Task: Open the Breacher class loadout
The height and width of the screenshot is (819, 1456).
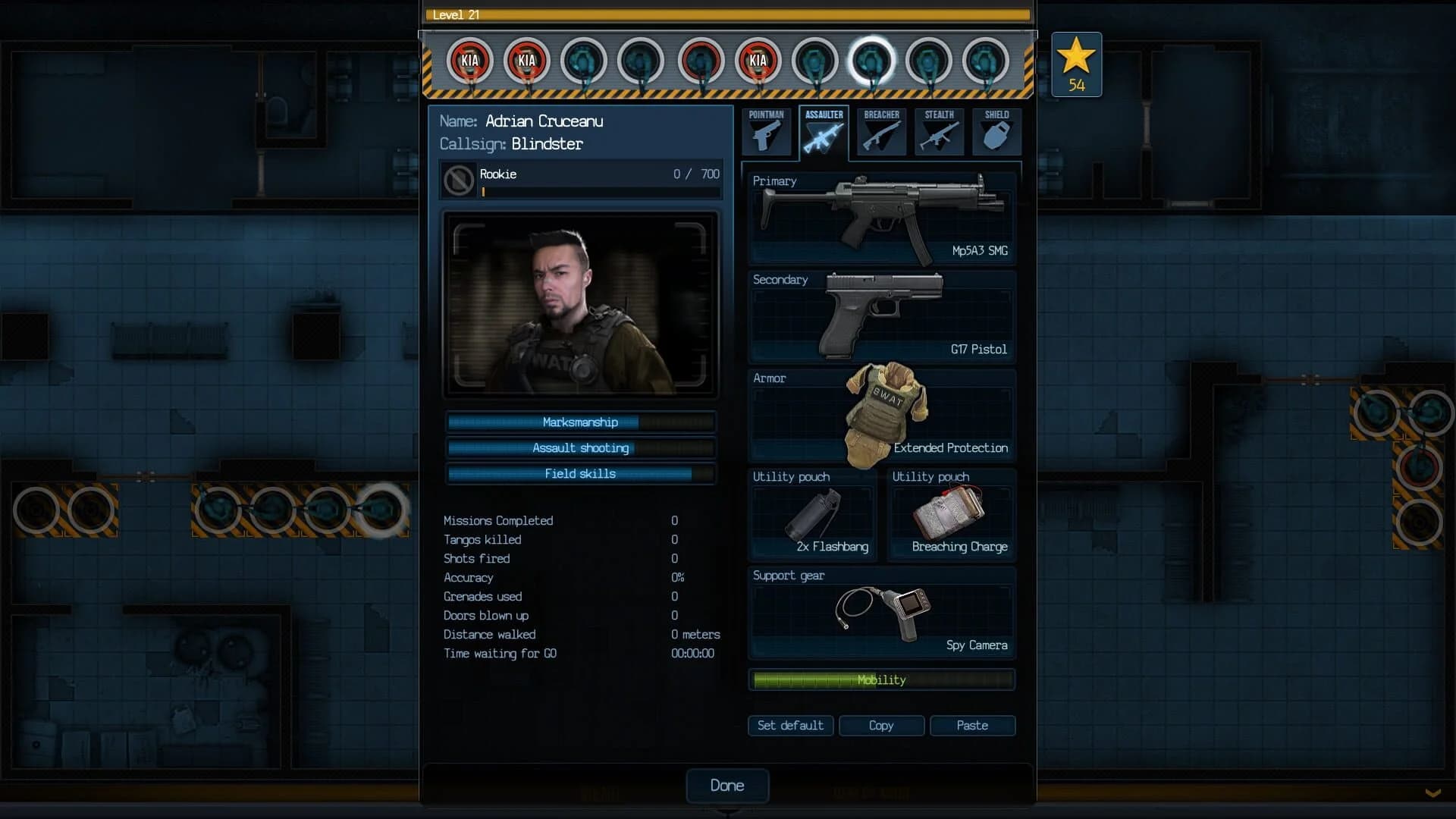Action: coord(882,133)
